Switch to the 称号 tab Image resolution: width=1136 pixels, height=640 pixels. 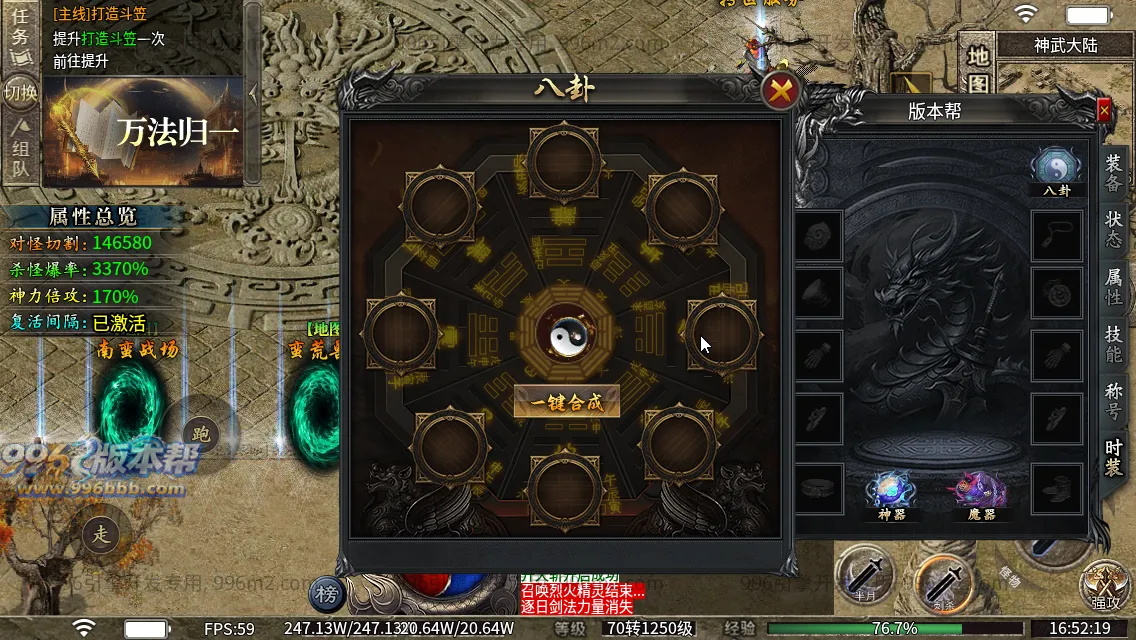pyautogui.click(x=1113, y=401)
